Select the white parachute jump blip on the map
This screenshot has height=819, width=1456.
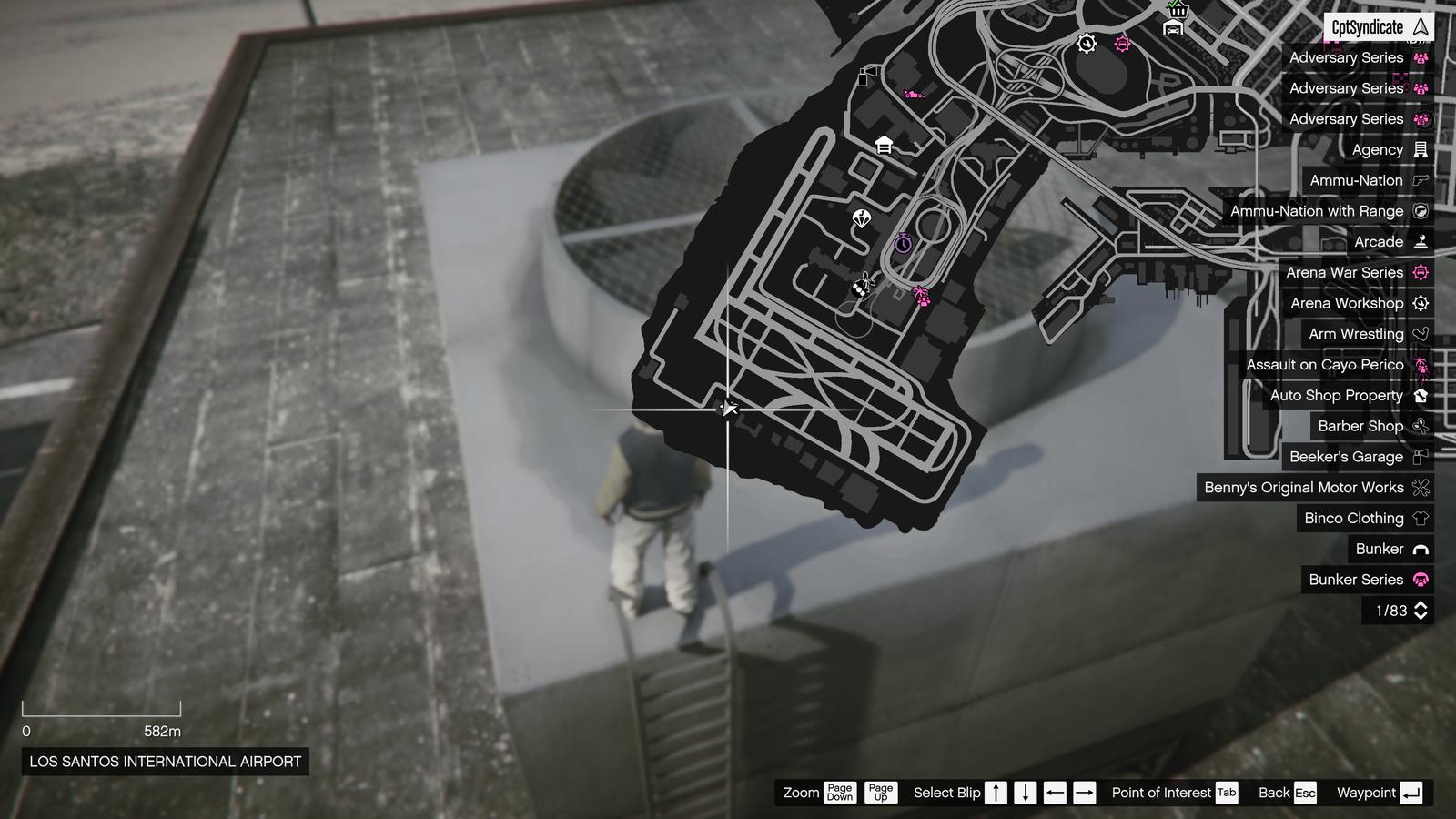861,219
